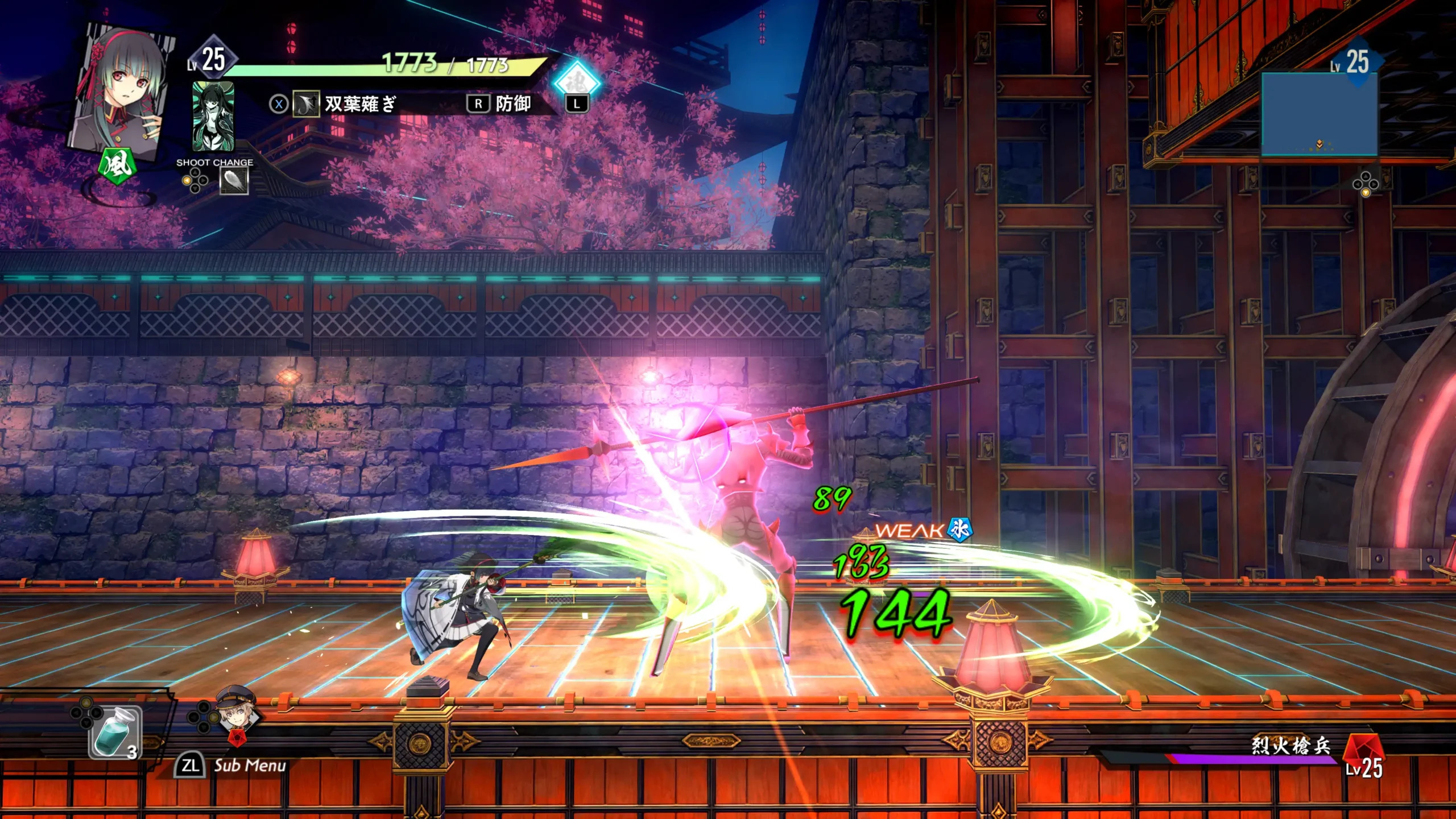
Task: Select the dark-haired girl character portrait
Action: 122,91
